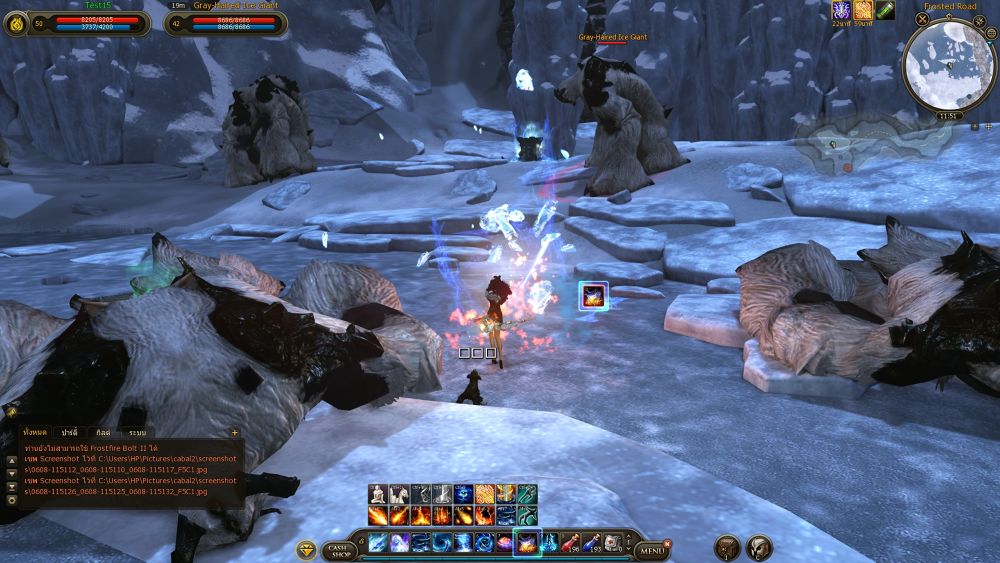This screenshot has height=563, width=1000.
Task: Open the main Menu button
Action: pyautogui.click(x=652, y=549)
